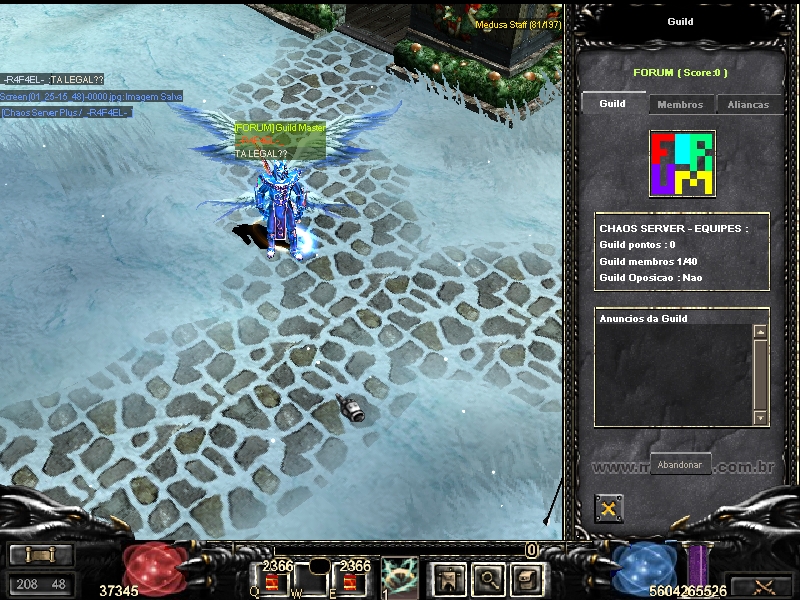
Task: Click the colorful FORUM guild emblem
Action: (x=682, y=163)
